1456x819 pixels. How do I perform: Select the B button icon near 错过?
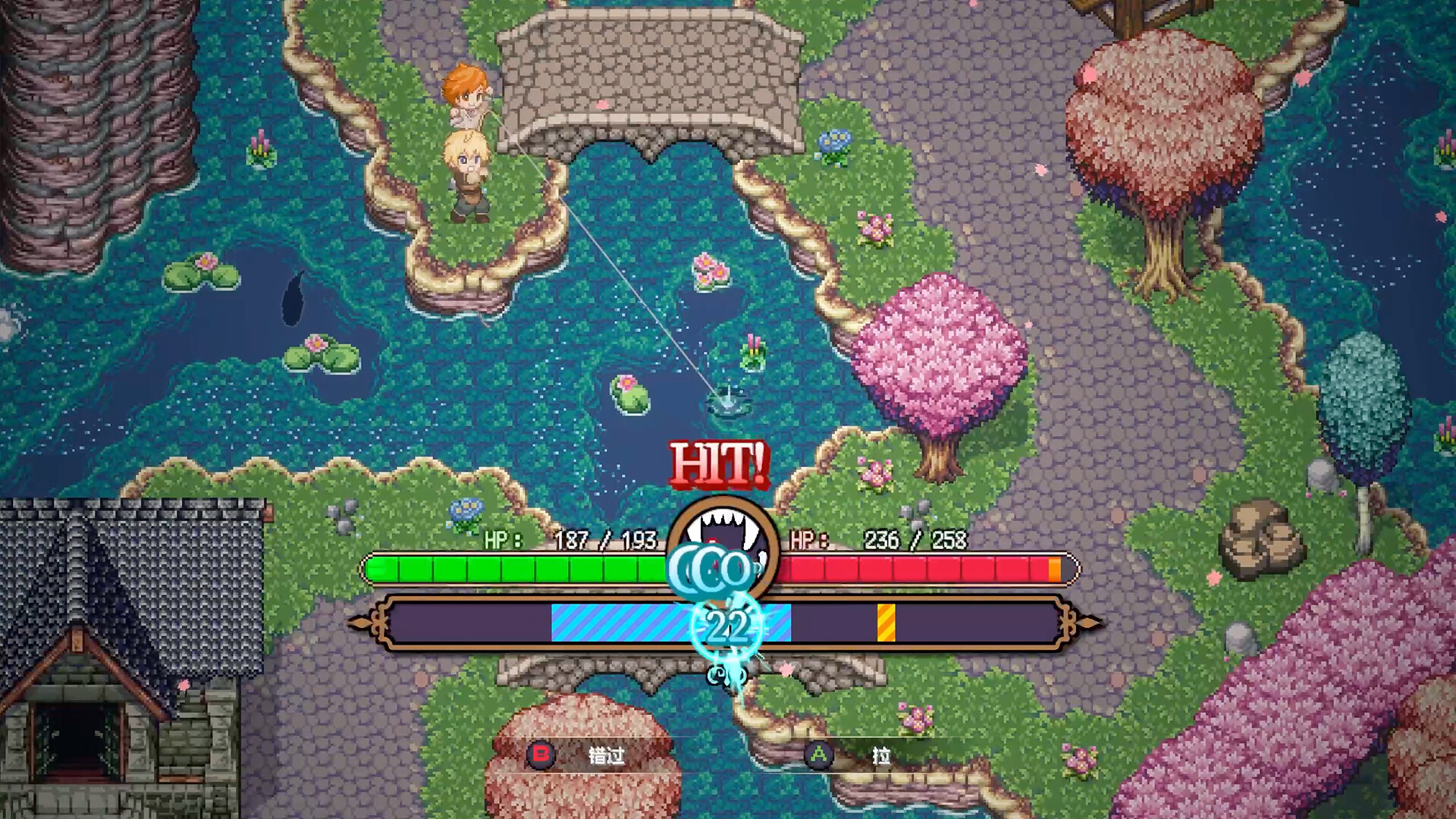(x=541, y=757)
